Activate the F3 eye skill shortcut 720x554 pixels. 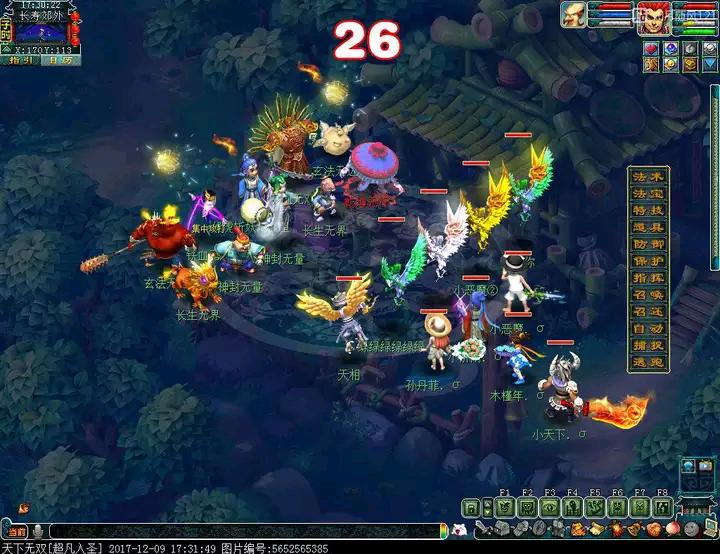[550, 507]
